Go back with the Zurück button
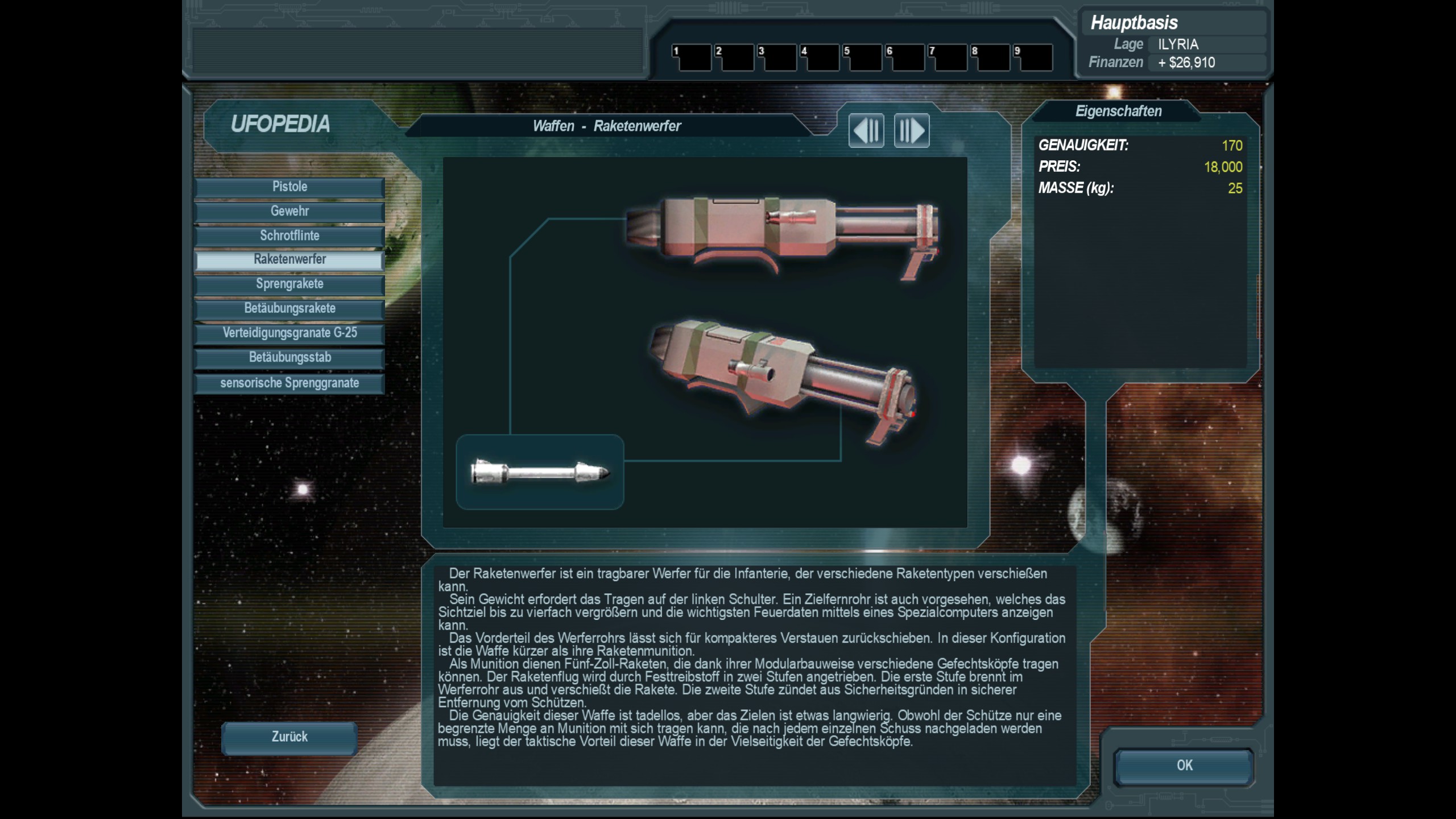This screenshot has width=1456, height=819. 289,738
